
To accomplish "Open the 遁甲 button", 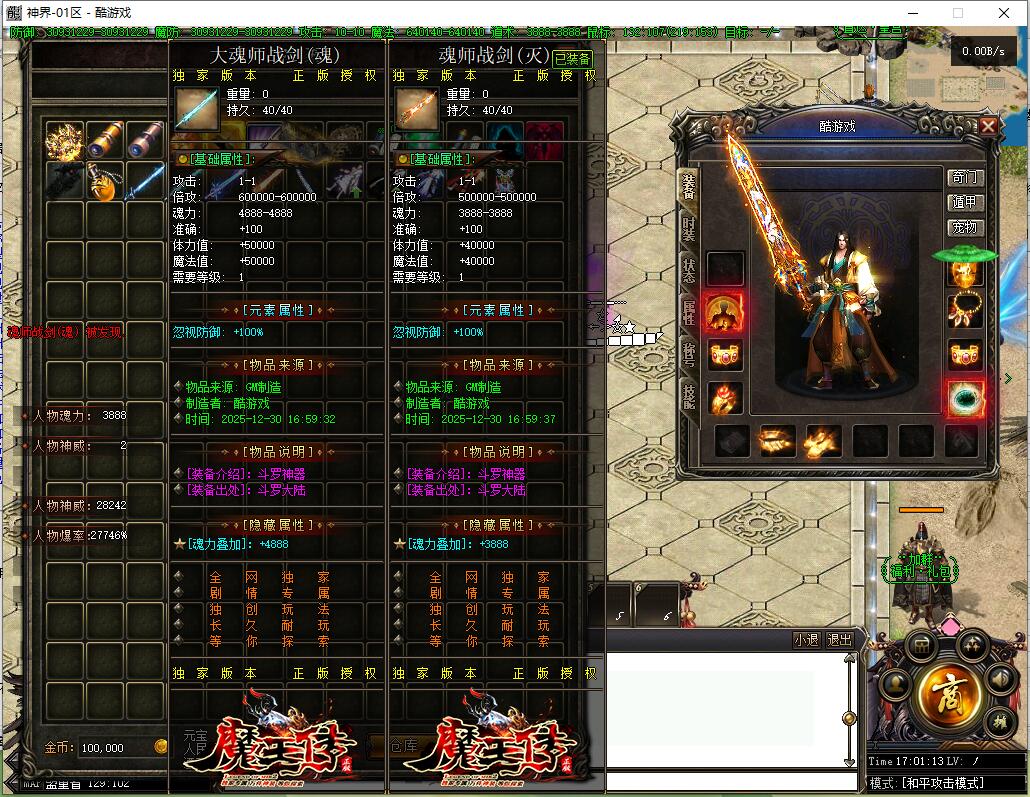I will 965,202.
